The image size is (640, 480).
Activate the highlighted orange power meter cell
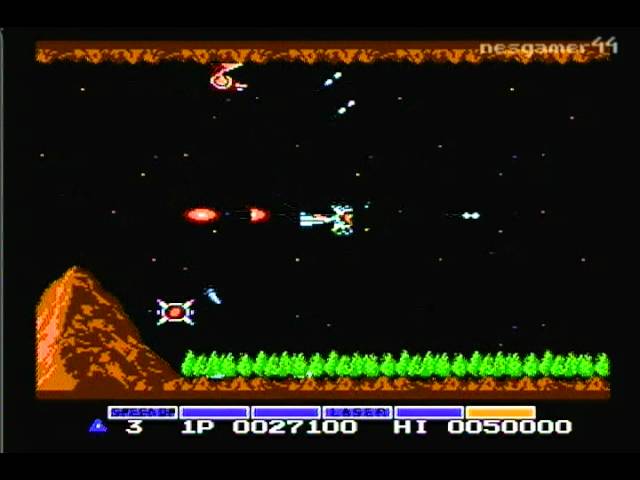[500, 411]
